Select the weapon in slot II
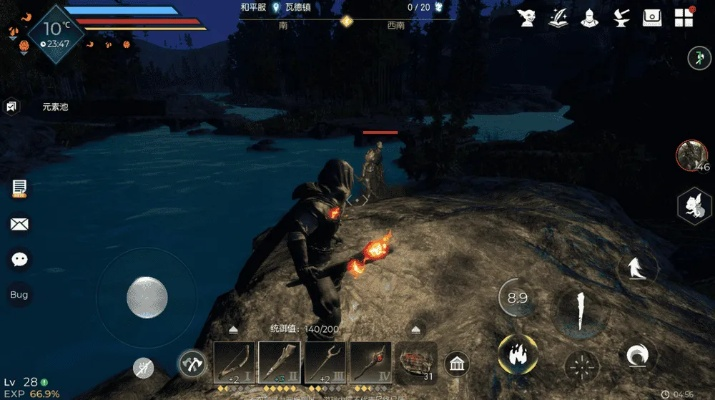715x400 pixels. [x=279, y=362]
